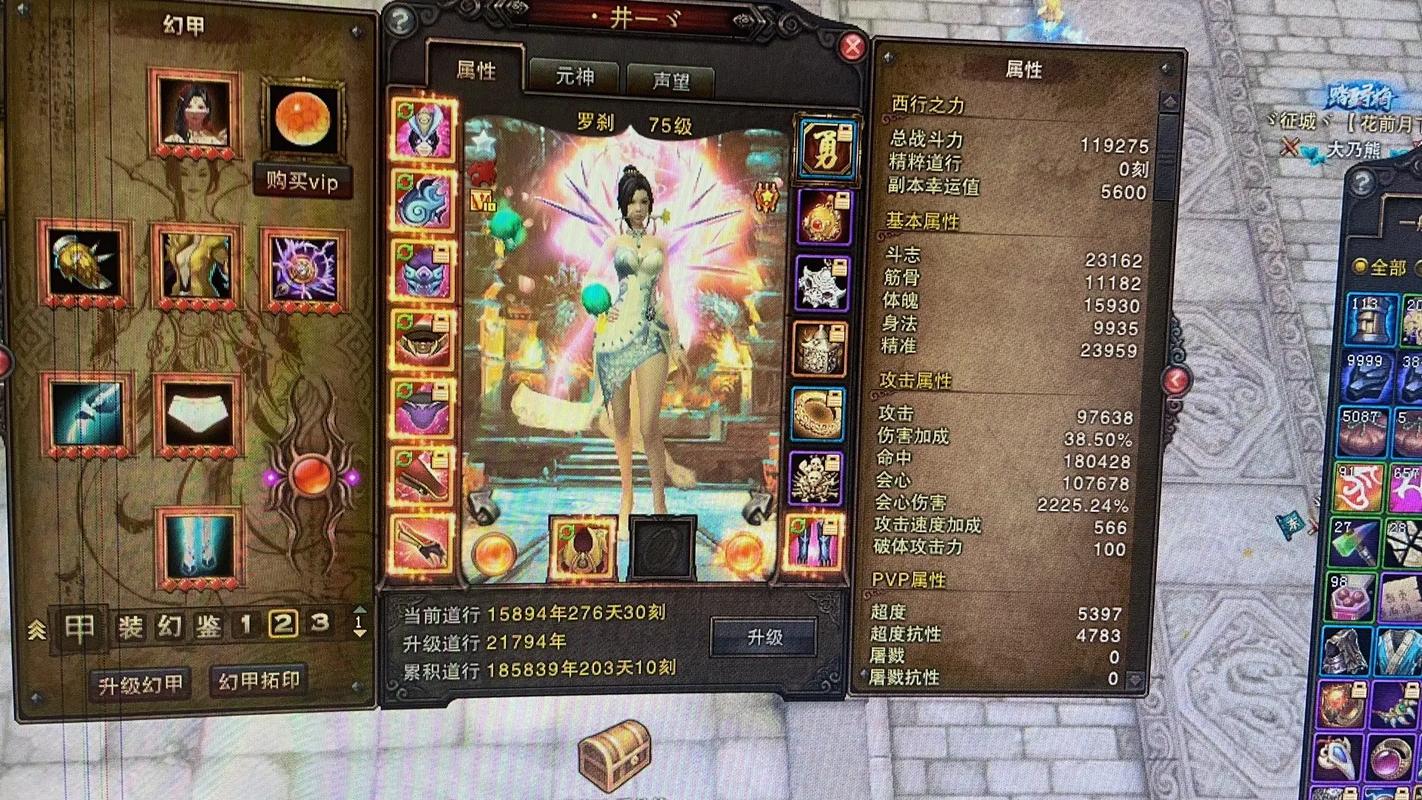Screen dimensions: 1422x800
Task: Click the 购买vip button
Action: pyautogui.click(x=303, y=182)
